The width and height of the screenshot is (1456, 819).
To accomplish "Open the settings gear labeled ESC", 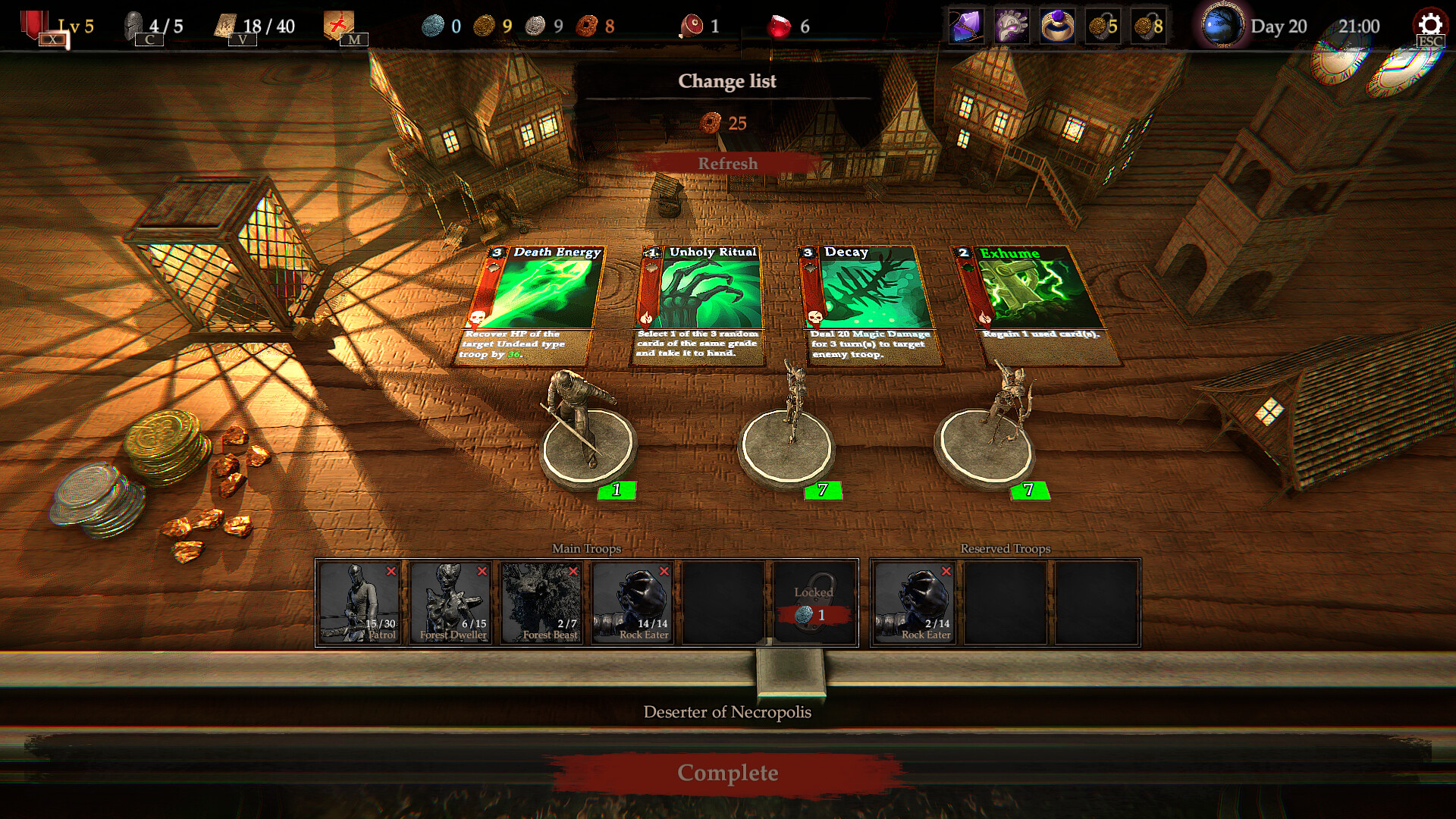I will coord(1429,25).
